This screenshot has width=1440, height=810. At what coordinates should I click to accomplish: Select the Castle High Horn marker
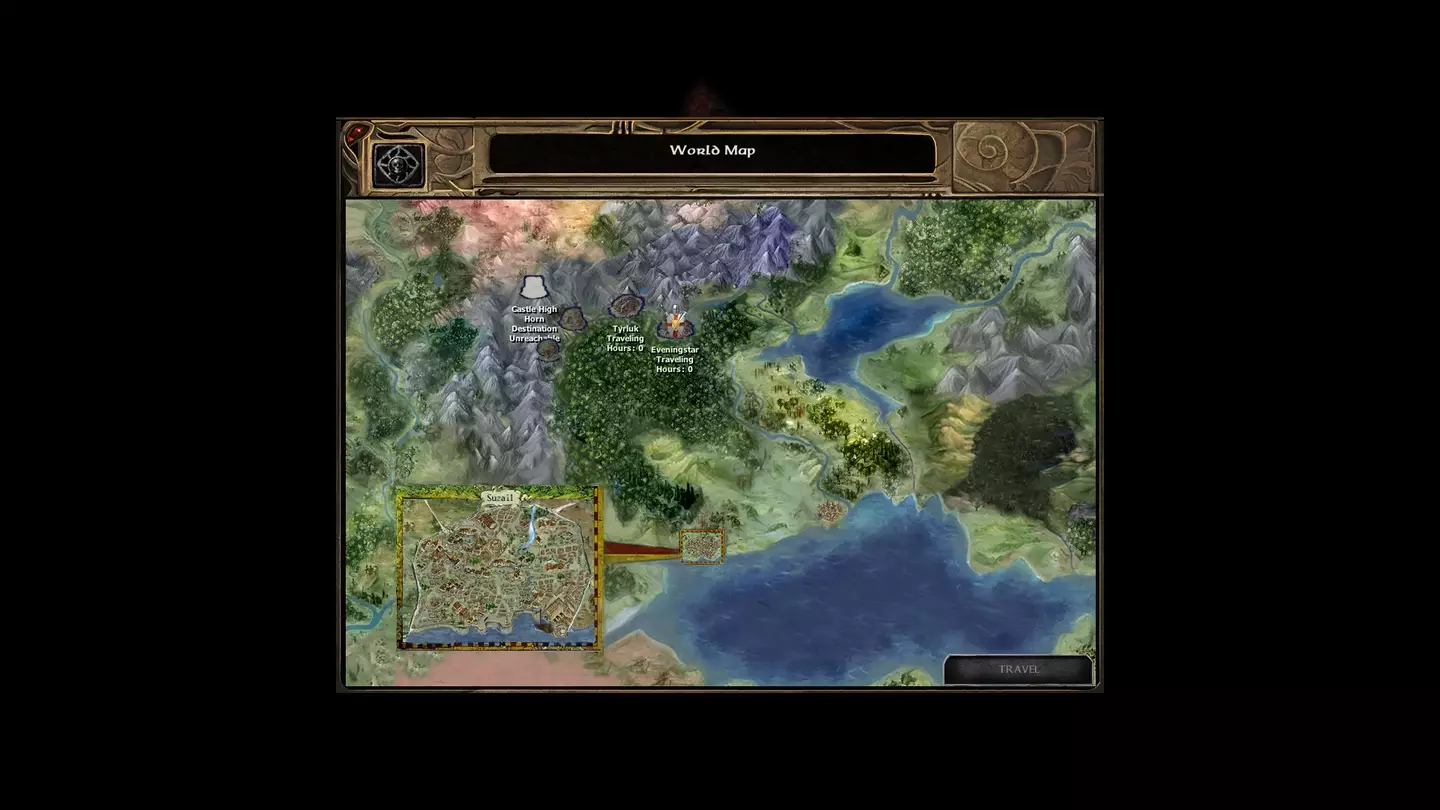[x=534, y=287]
